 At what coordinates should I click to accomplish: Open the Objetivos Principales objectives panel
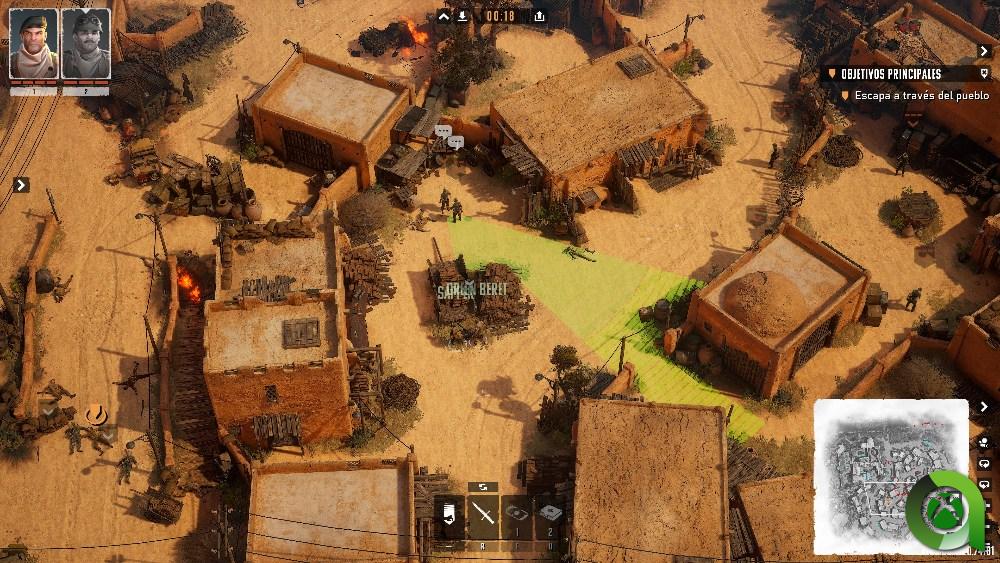click(x=891, y=74)
